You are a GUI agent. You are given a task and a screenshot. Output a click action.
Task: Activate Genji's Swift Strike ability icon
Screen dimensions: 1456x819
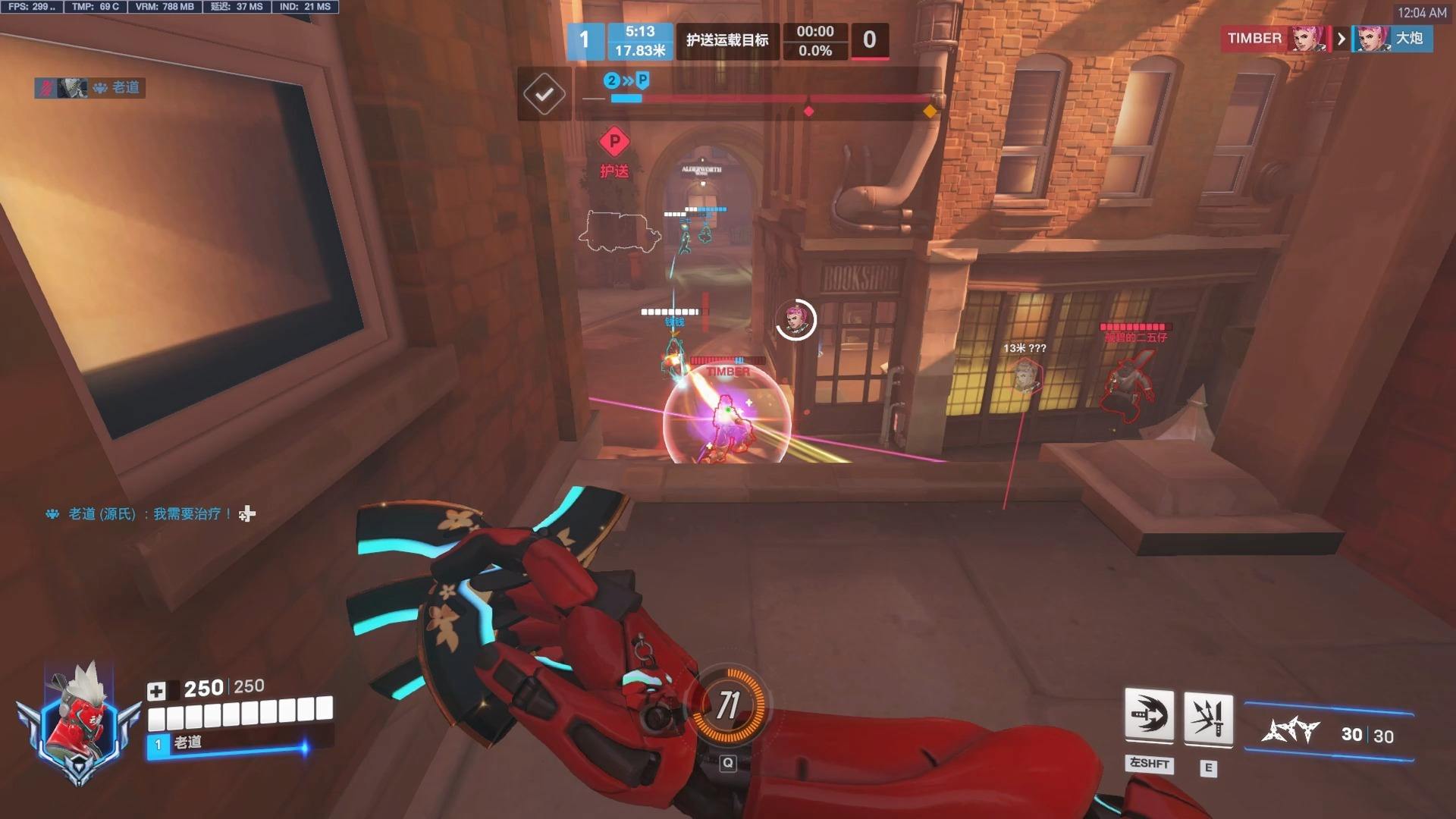click(x=1149, y=716)
